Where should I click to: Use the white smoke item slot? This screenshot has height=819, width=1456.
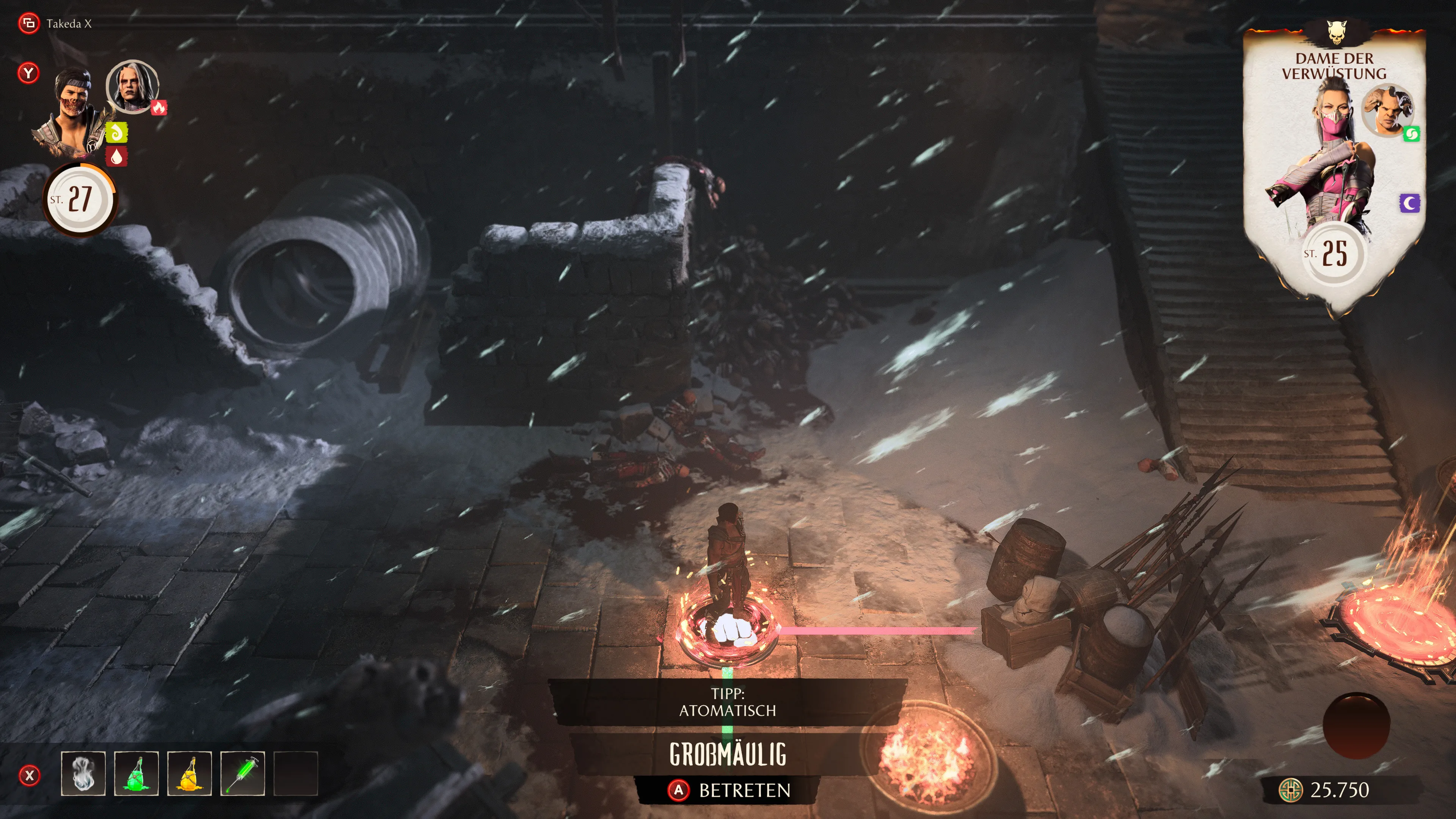(83, 774)
